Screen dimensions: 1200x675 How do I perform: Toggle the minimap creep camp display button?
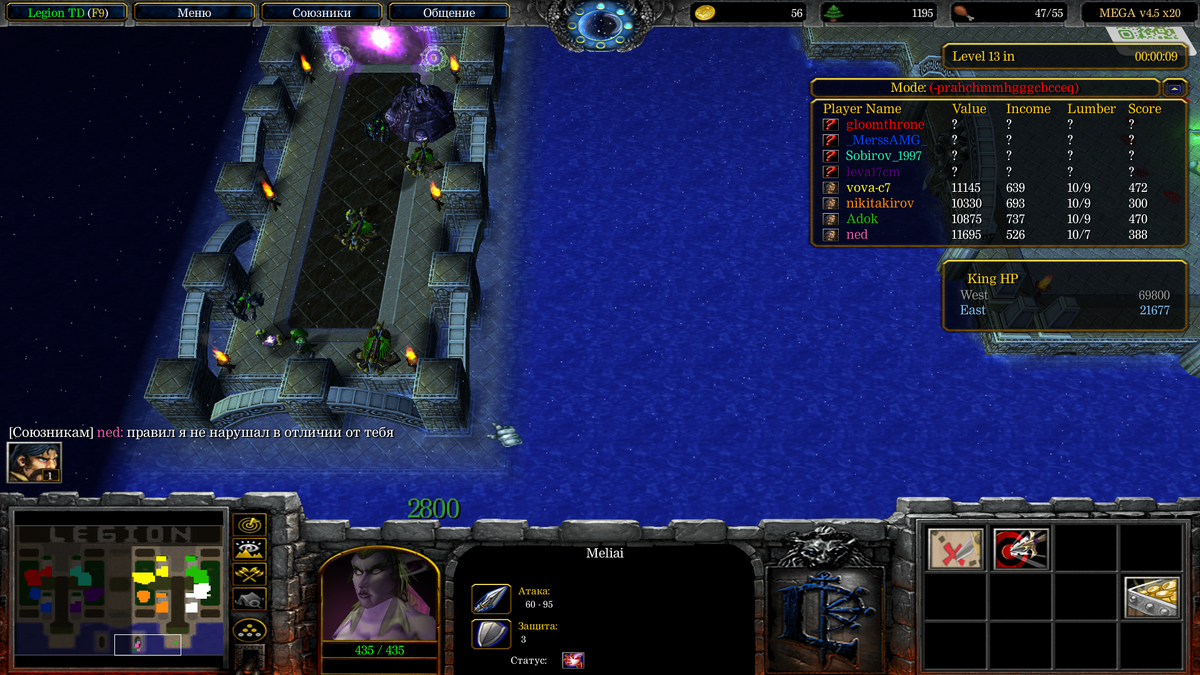[249, 599]
